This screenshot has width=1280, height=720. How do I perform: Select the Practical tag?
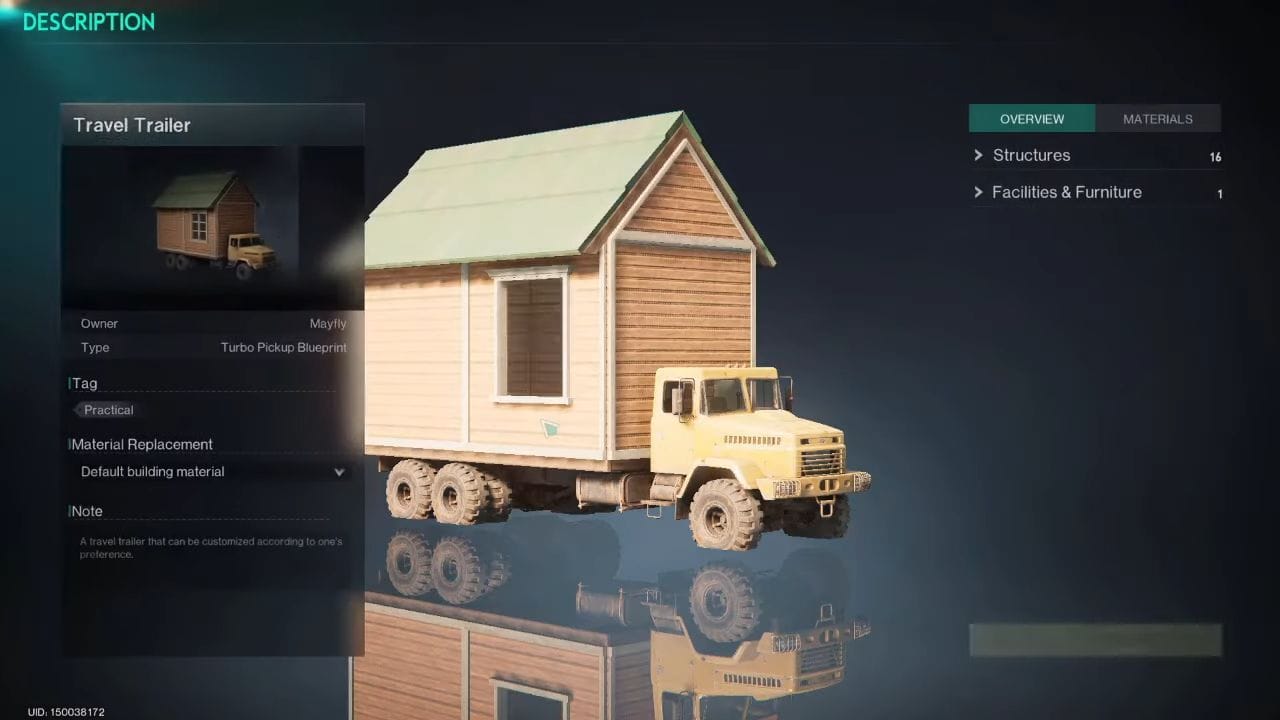107,410
